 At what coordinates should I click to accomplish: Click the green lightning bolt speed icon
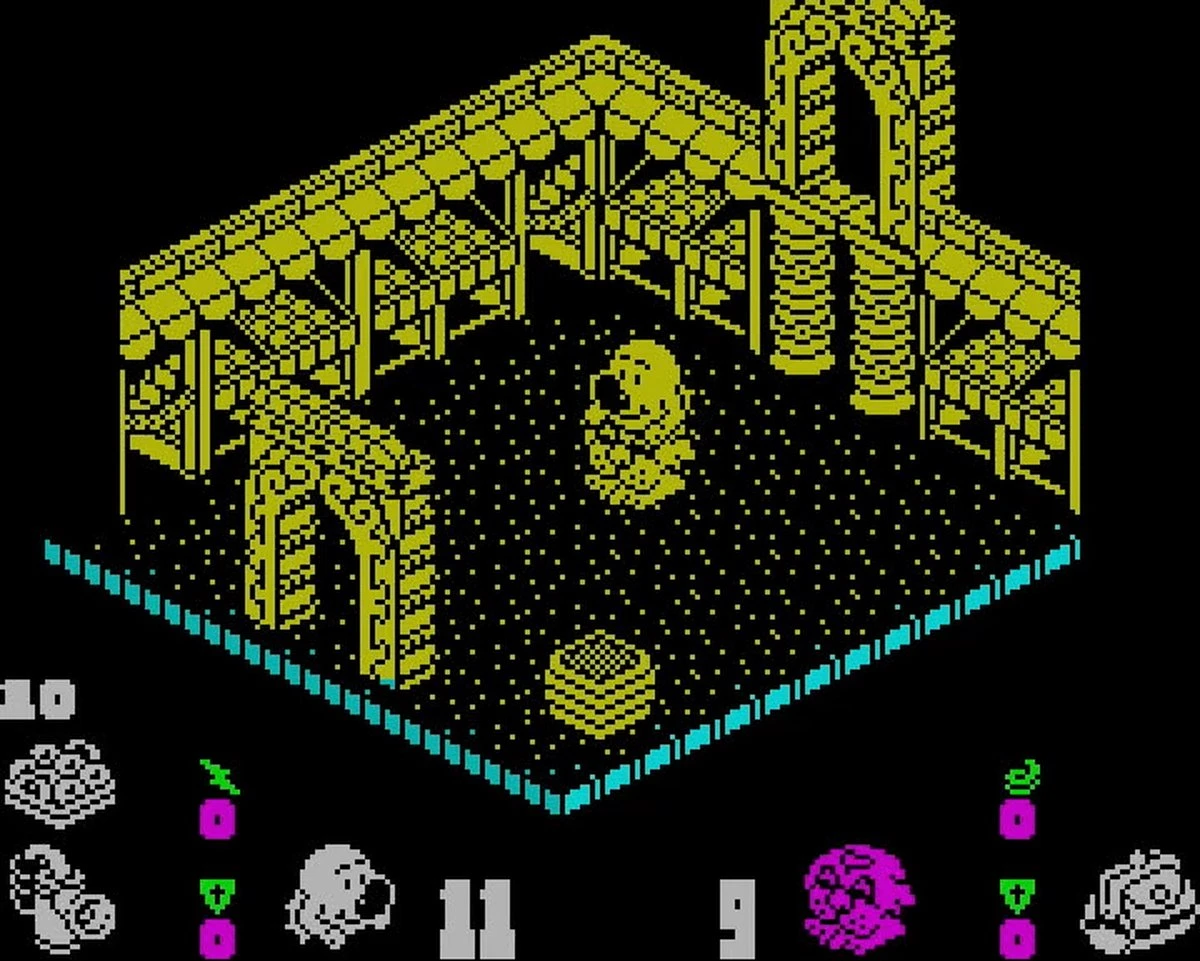click(x=219, y=777)
